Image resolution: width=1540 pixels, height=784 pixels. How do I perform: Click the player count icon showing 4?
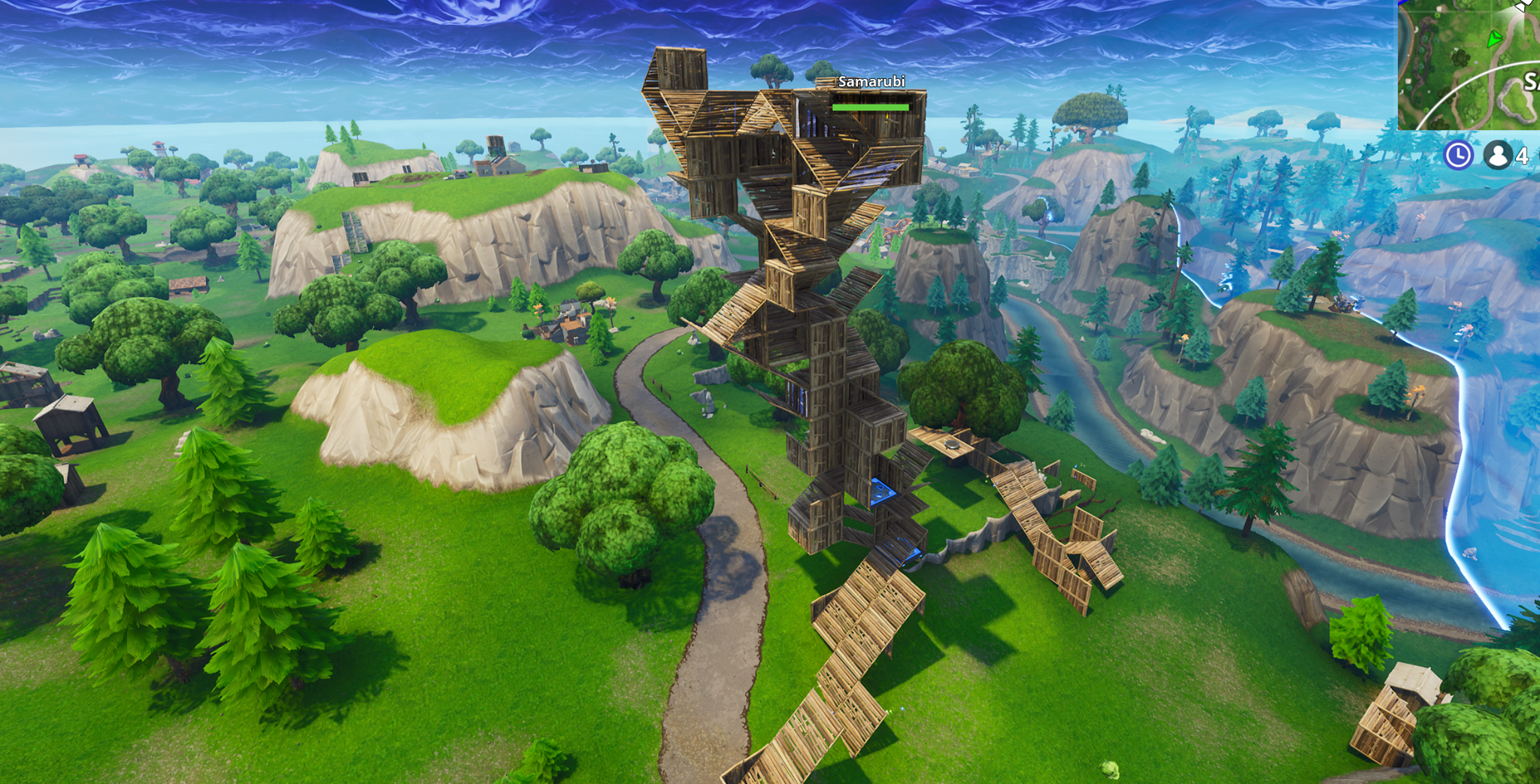[x=1498, y=155]
